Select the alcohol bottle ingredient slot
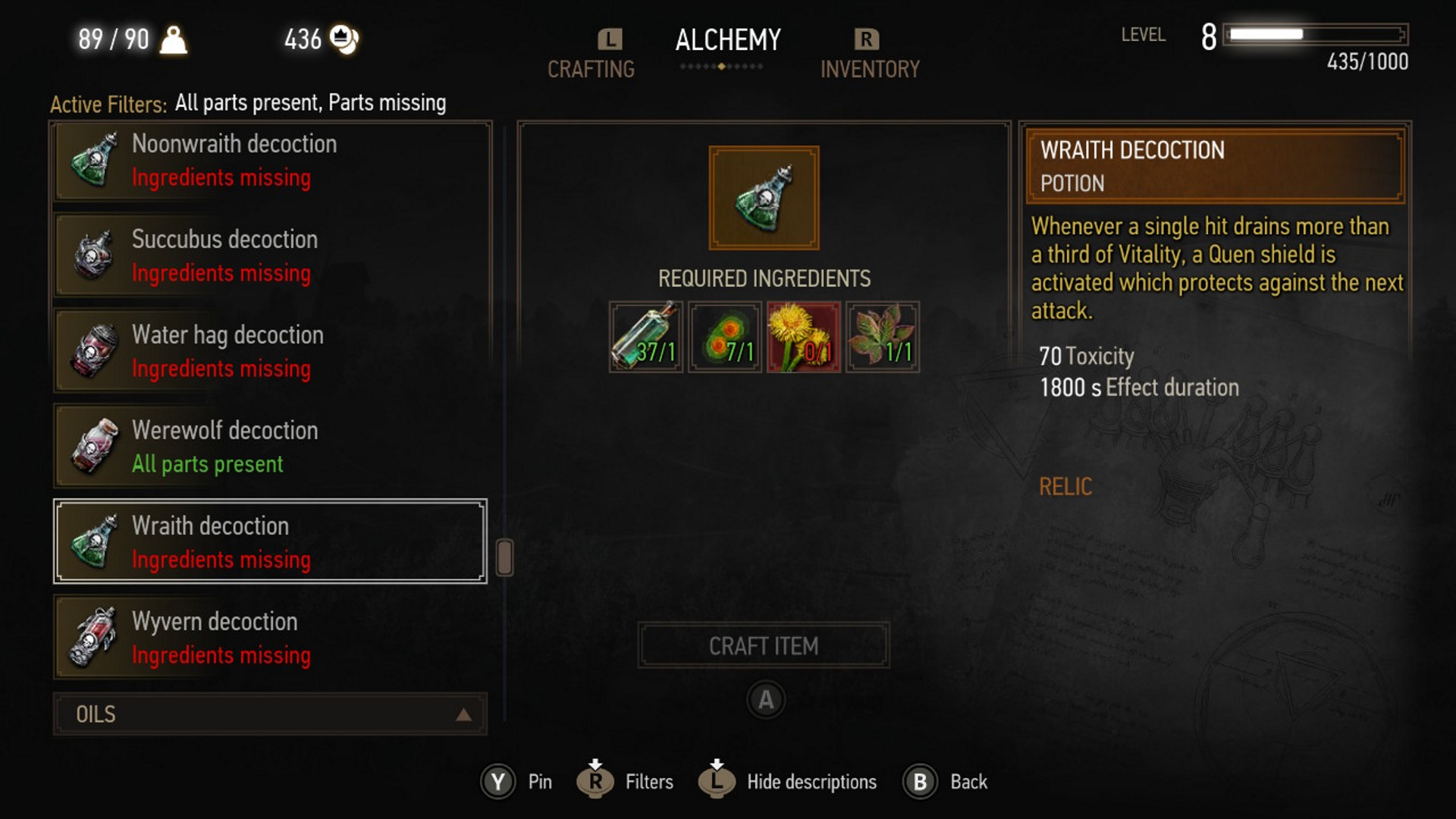This screenshot has height=819, width=1456. (646, 337)
